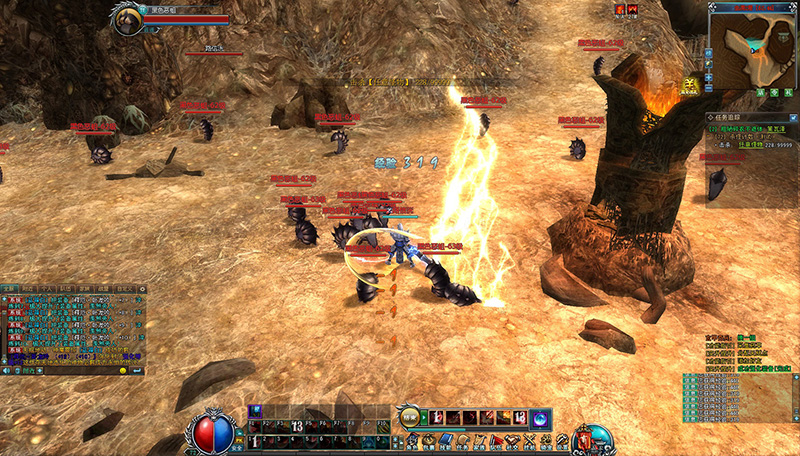Viewport: 800px width, 456px height.
Task: Open the character menu icon
Action: [x=413, y=441]
